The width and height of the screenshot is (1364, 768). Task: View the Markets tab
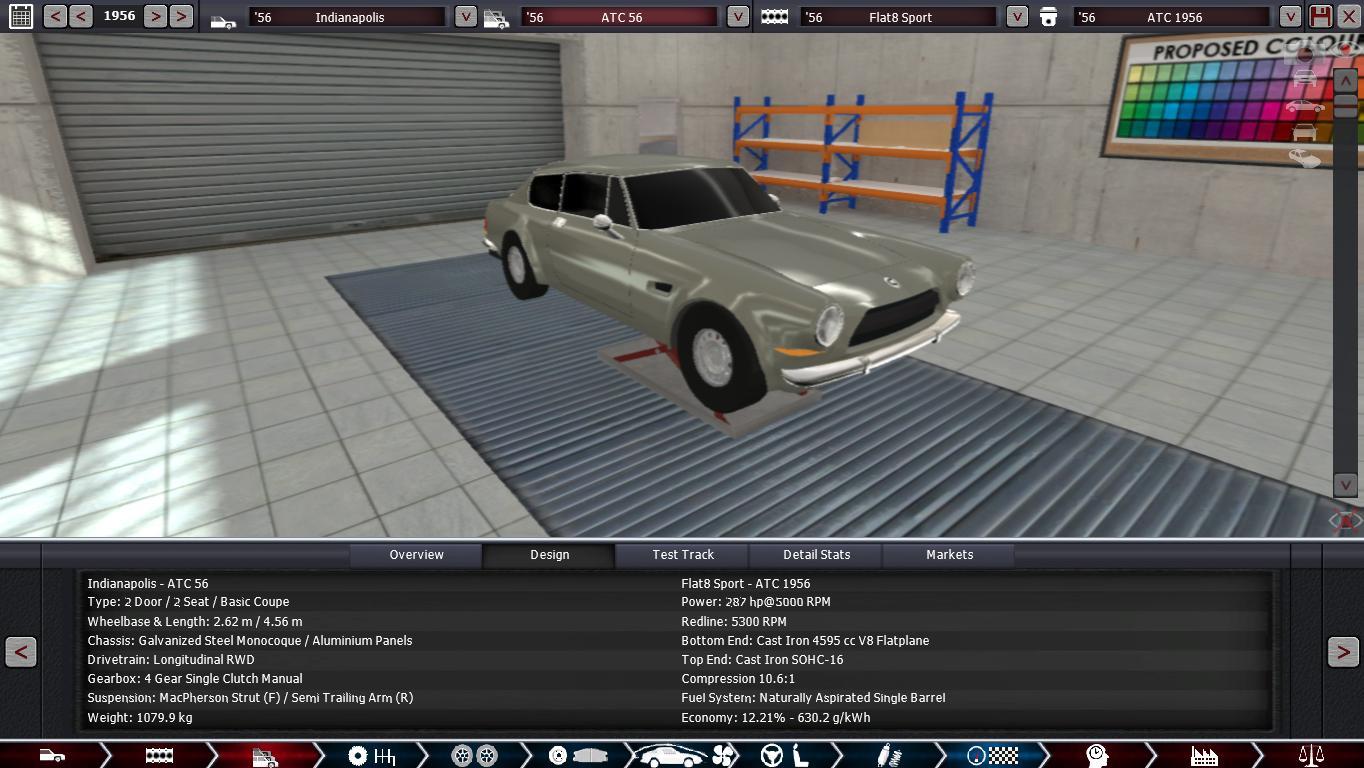tap(949, 555)
